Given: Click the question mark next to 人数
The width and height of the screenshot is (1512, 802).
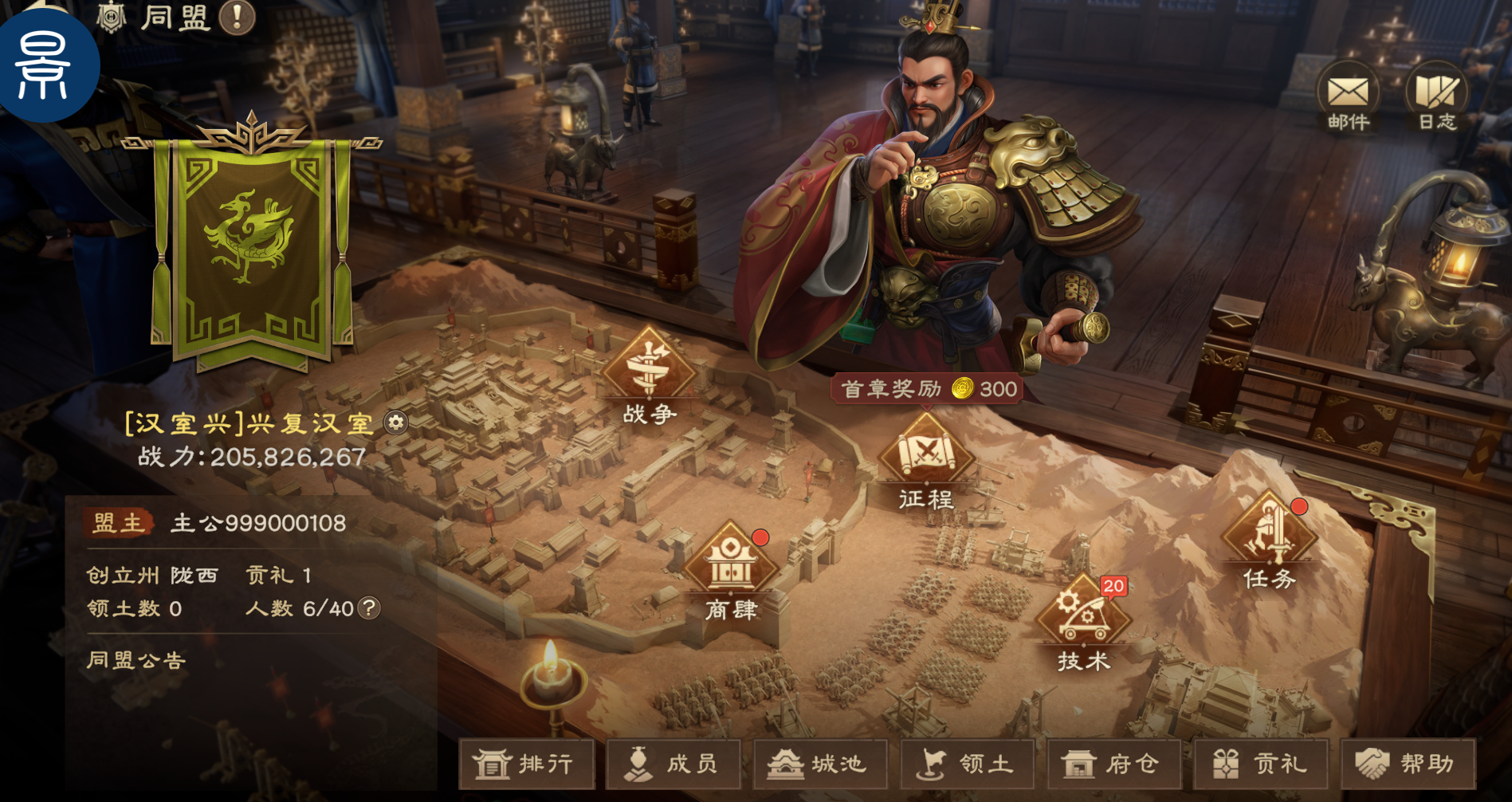Looking at the screenshot, I should pyautogui.click(x=368, y=608).
